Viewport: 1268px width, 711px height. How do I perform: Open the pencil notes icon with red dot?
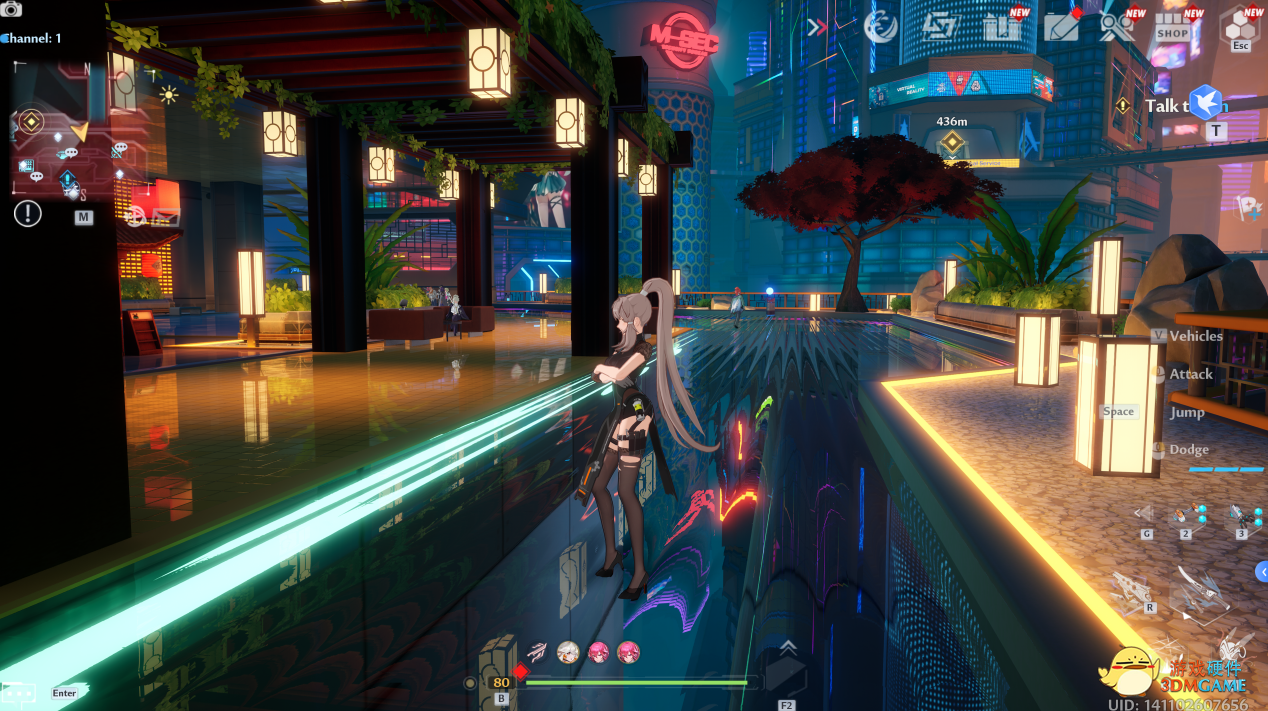pyautogui.click(x=1061, y=27)
